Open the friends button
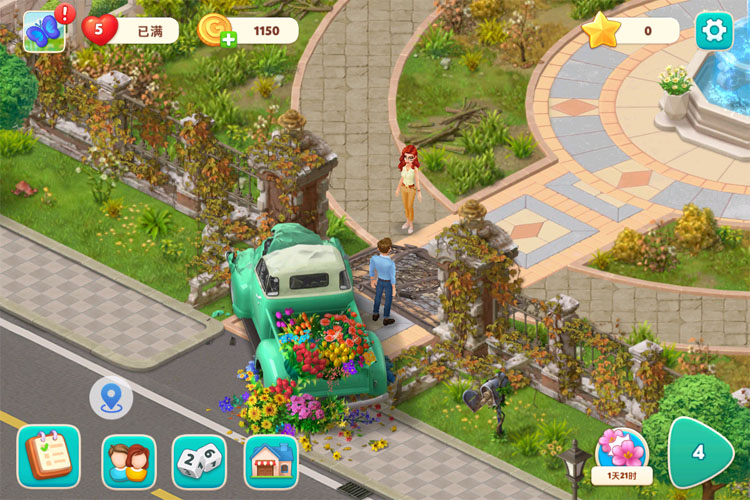The image size is (750, 500). coord(129,462)
